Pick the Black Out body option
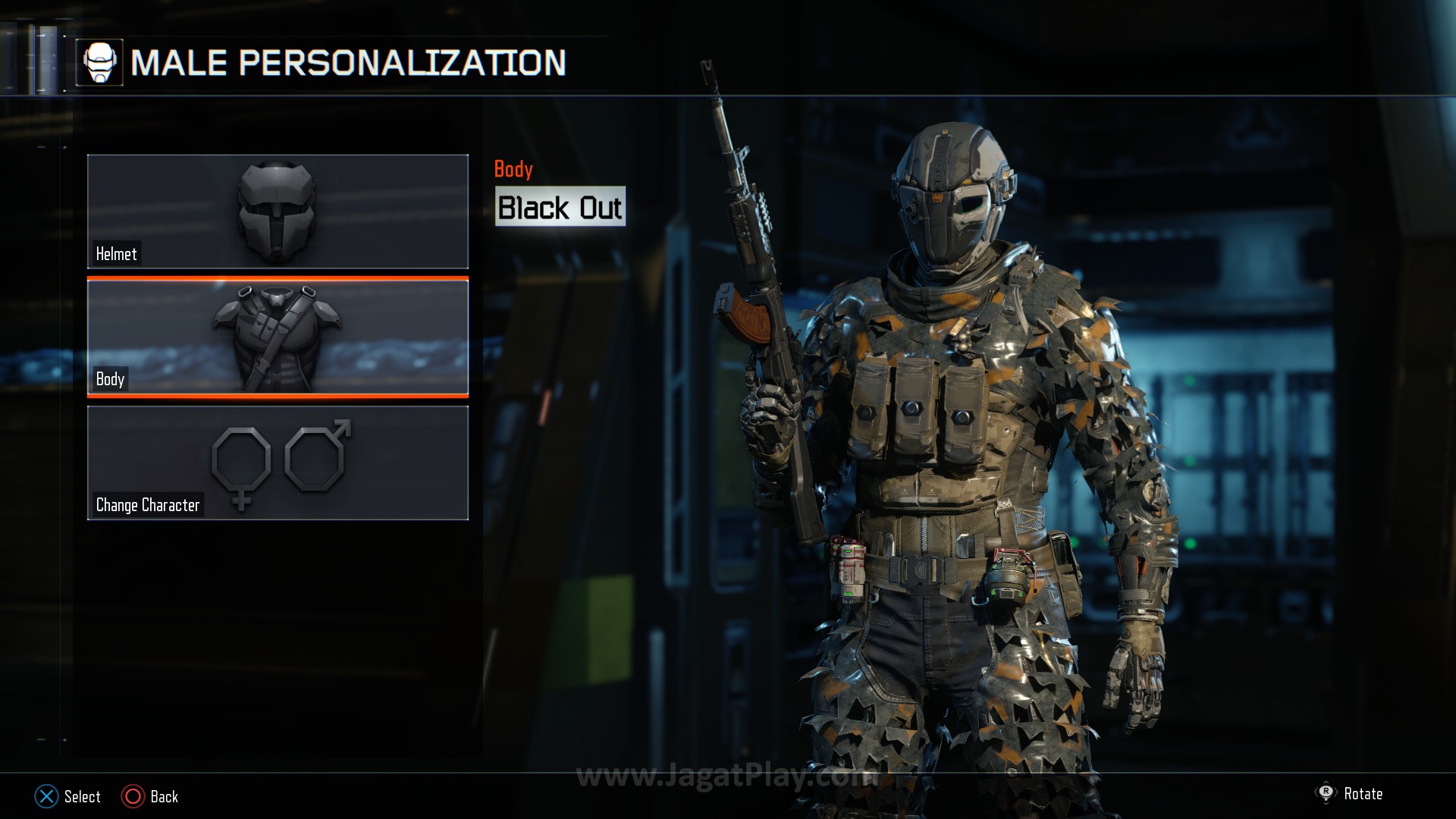The width and height of the screenshot is (1456, 819). (x=560, y=207)
